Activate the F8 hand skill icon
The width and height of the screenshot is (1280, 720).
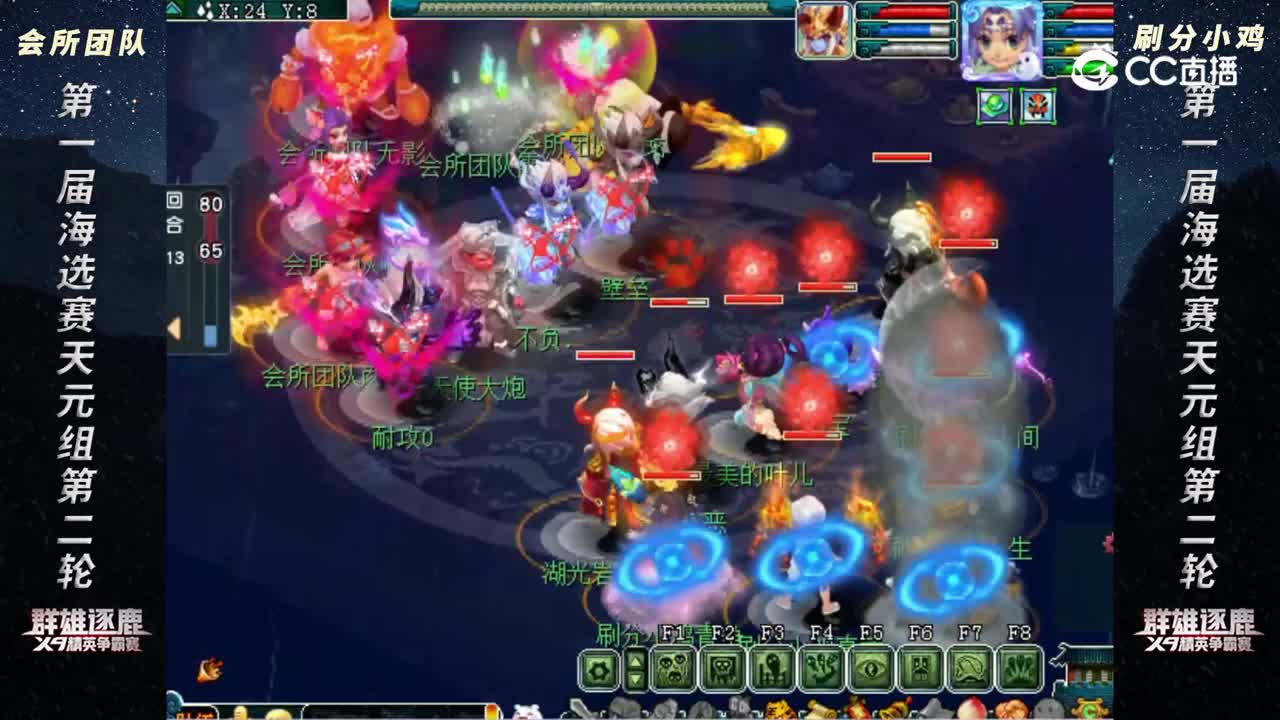click(1017, 666)
